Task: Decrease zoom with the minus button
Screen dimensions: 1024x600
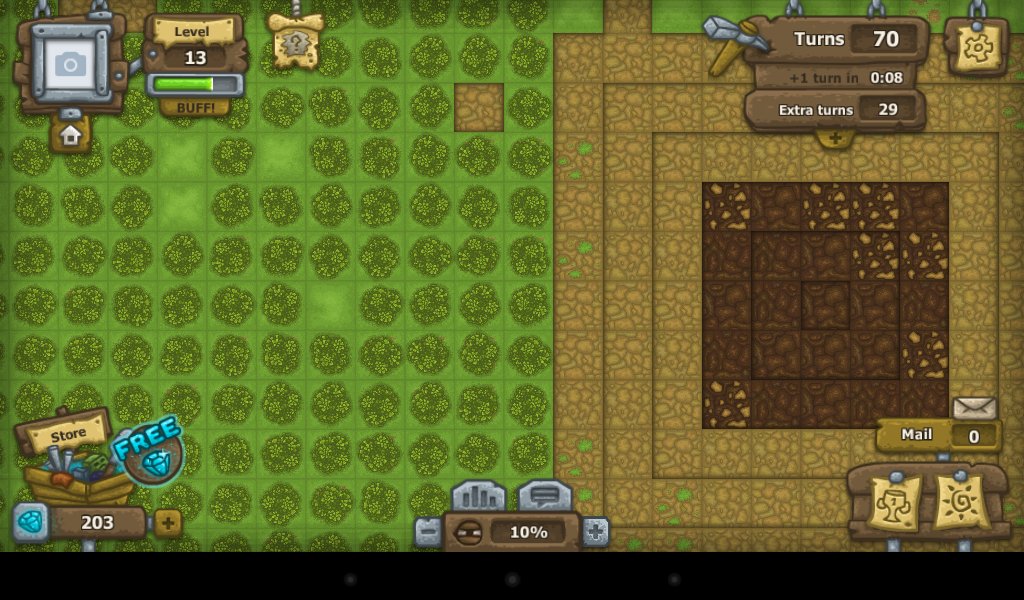Action: click(428, 532)
